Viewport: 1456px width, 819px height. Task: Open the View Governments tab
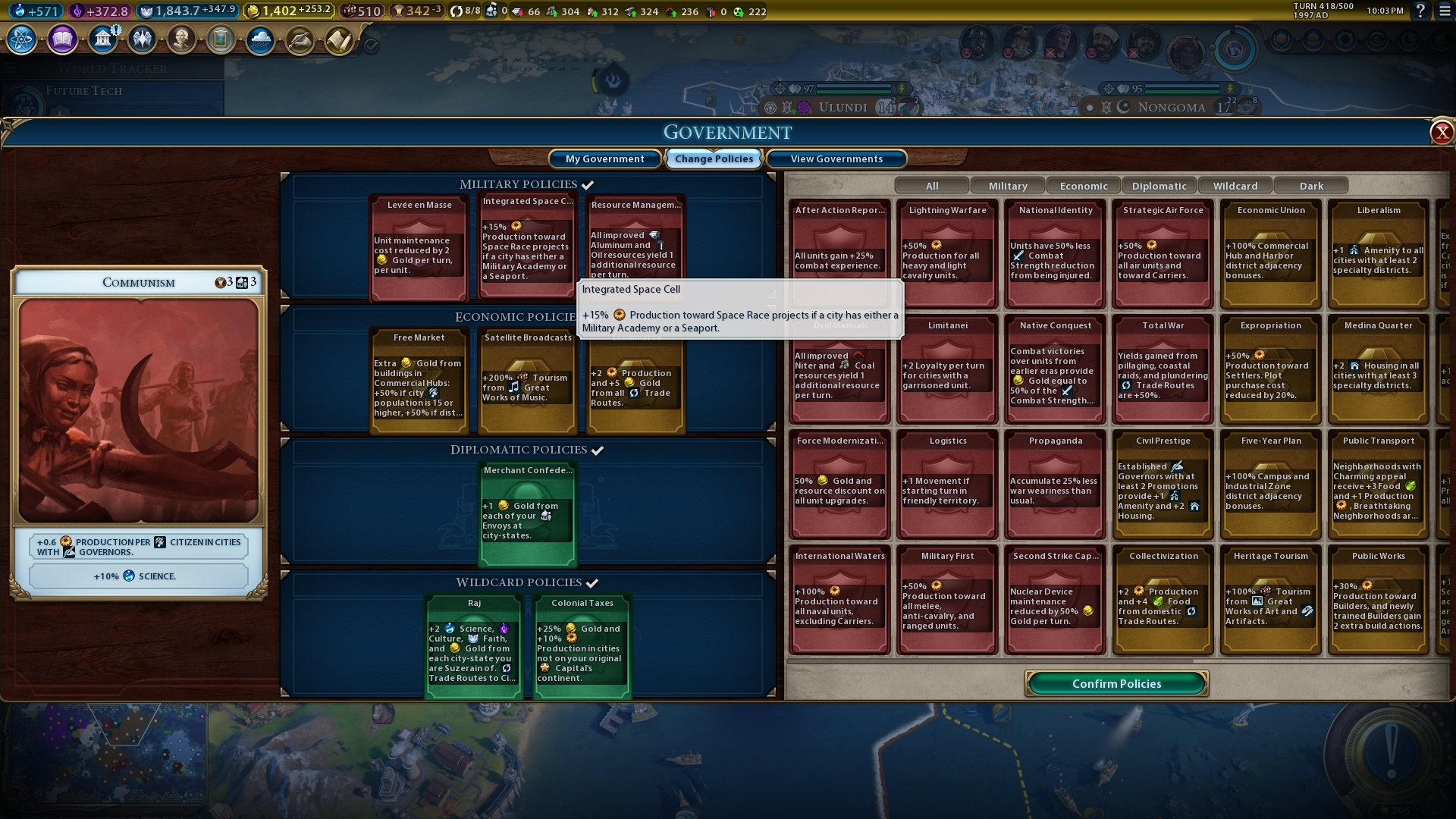coord(836,158)
